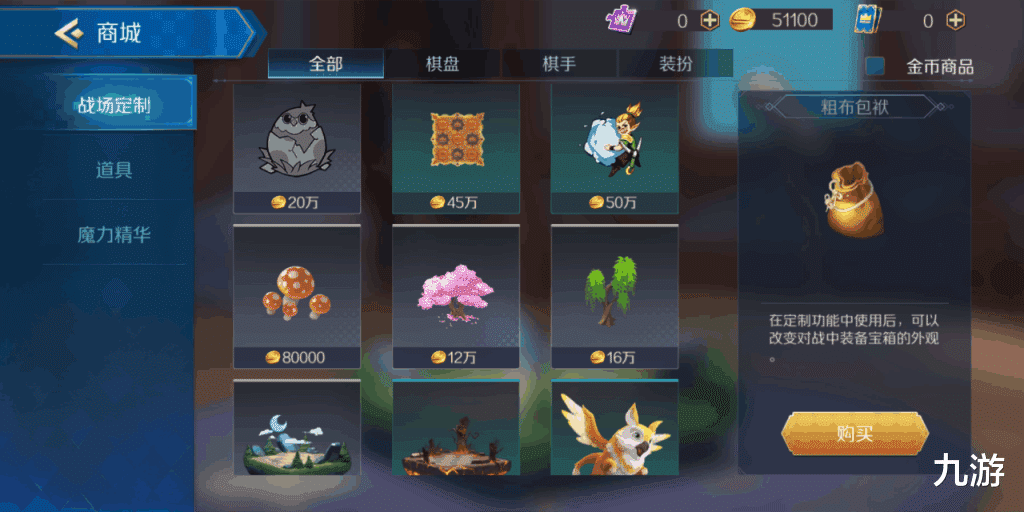
Task: Switch to the 棋手 tab
Action: 559,64
